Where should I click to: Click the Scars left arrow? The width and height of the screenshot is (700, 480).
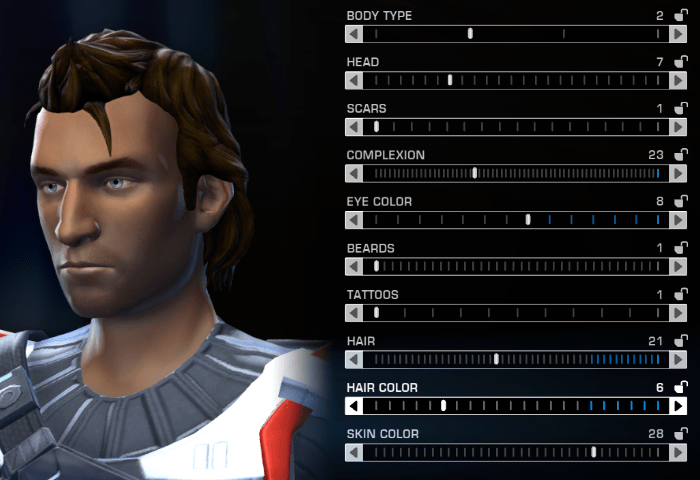(x=353, y=127)
